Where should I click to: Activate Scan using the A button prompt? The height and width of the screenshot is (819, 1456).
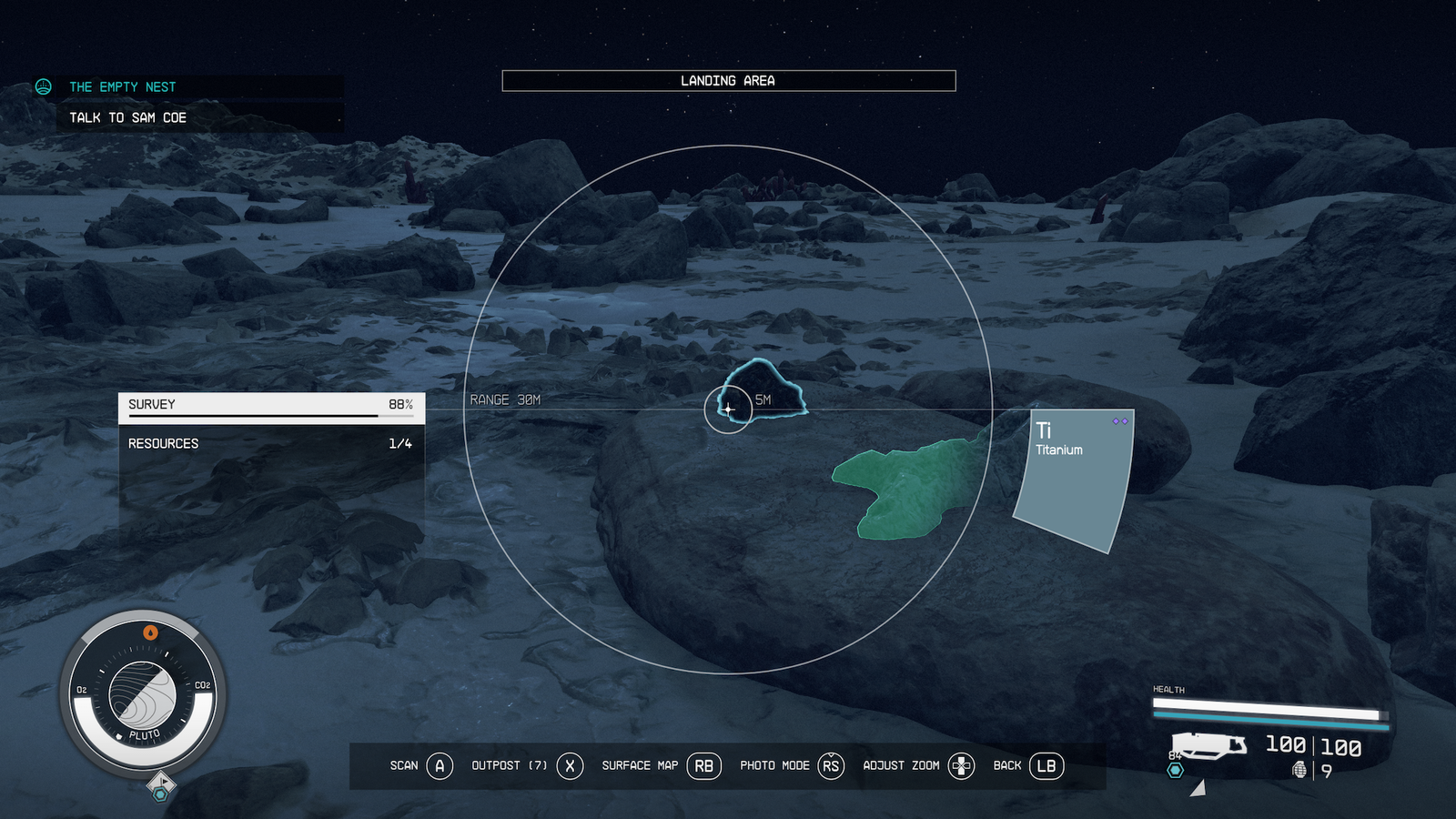click(440, 765)
